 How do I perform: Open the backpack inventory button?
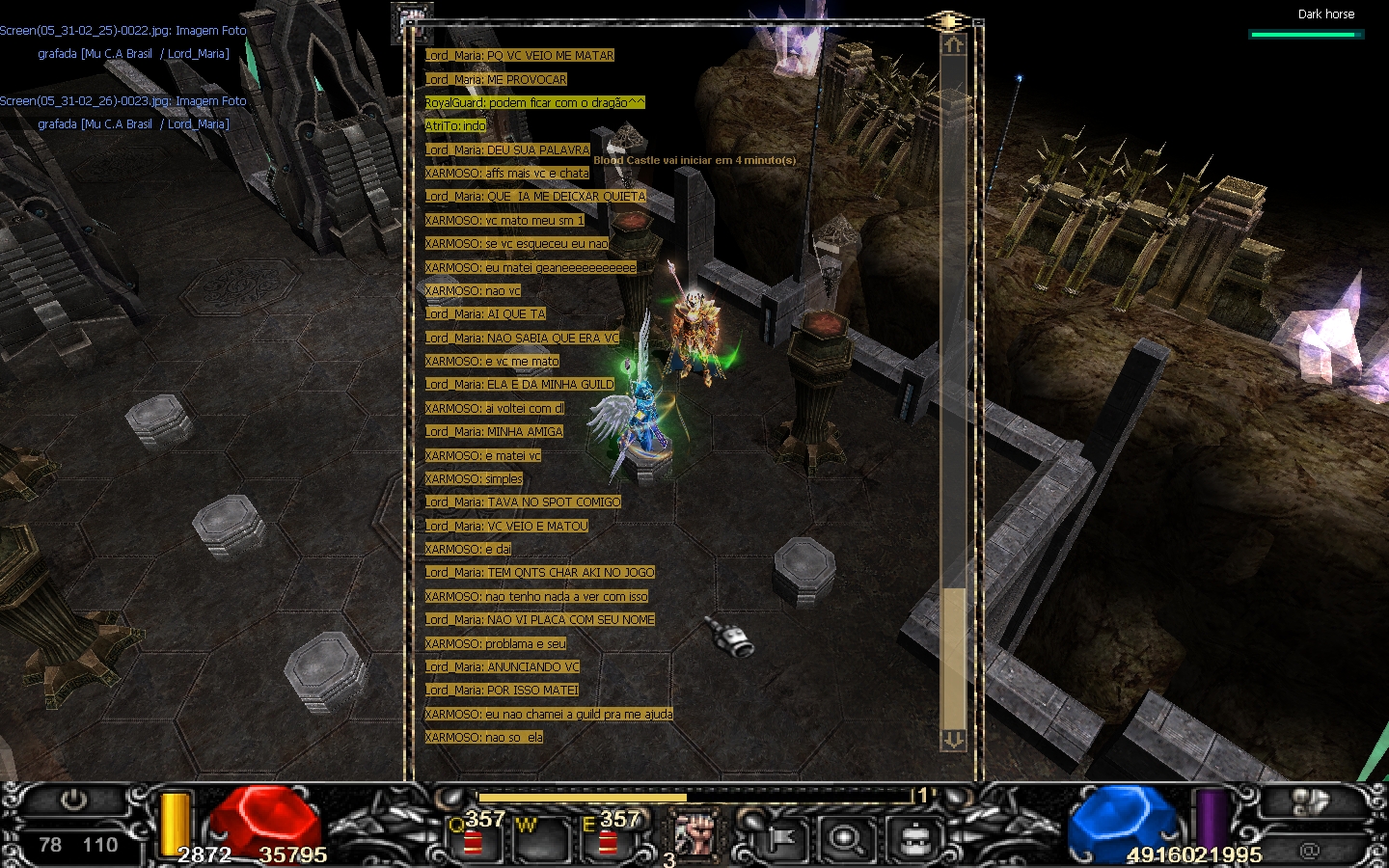[x=913, y=838]
